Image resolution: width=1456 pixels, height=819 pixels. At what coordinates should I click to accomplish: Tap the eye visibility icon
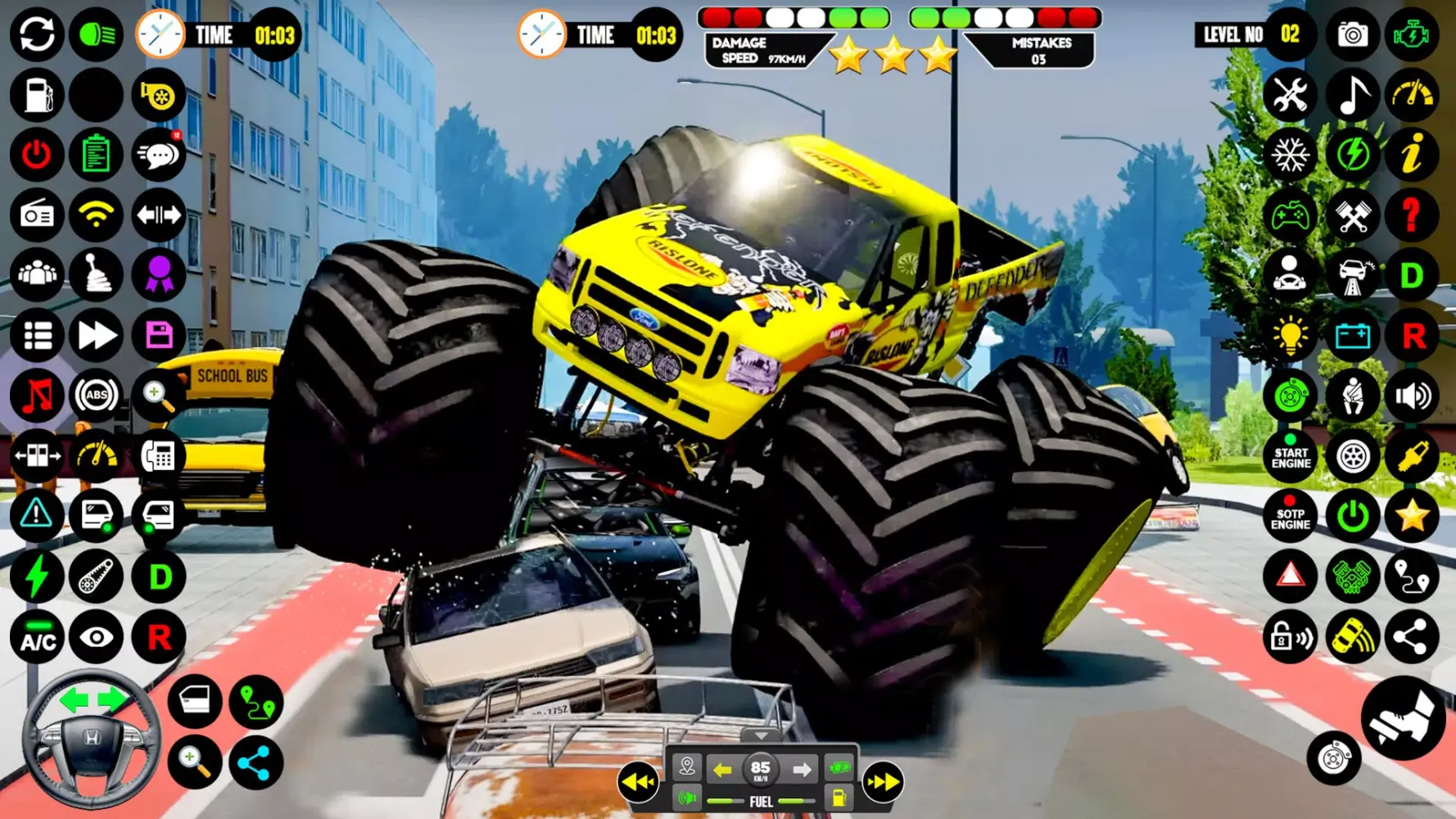pos(96,636)
